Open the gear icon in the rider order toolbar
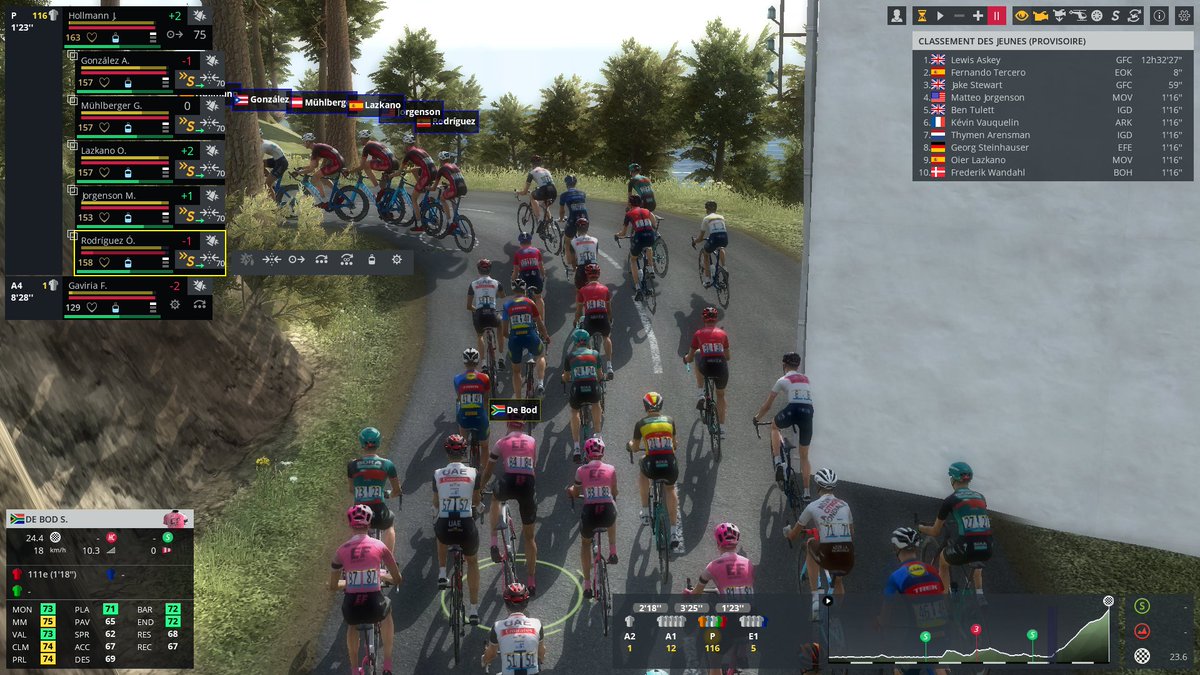The width and height of the screenshot is (1200, 675). (397, 259)
